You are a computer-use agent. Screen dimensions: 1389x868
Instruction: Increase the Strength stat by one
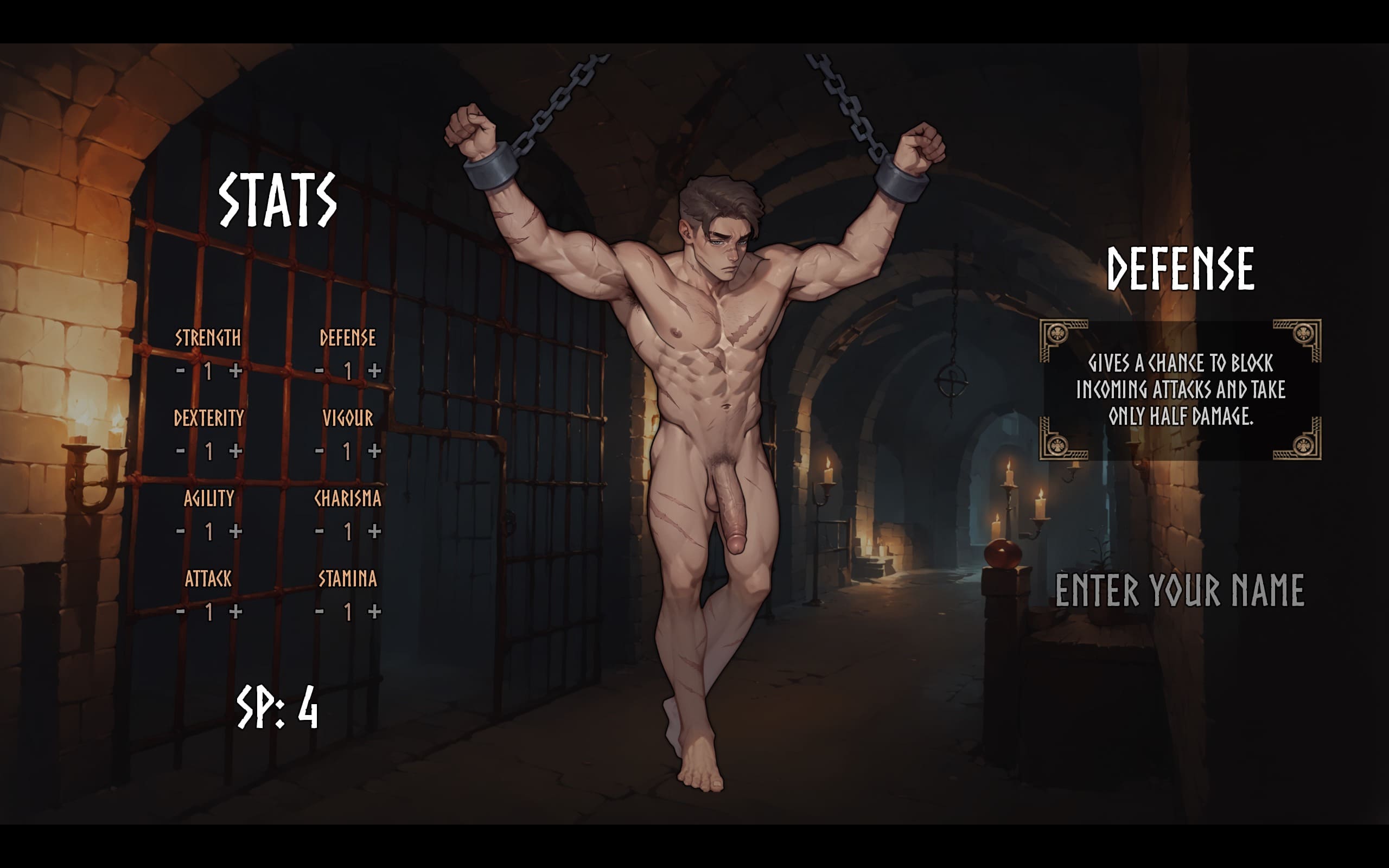[235, 371]
